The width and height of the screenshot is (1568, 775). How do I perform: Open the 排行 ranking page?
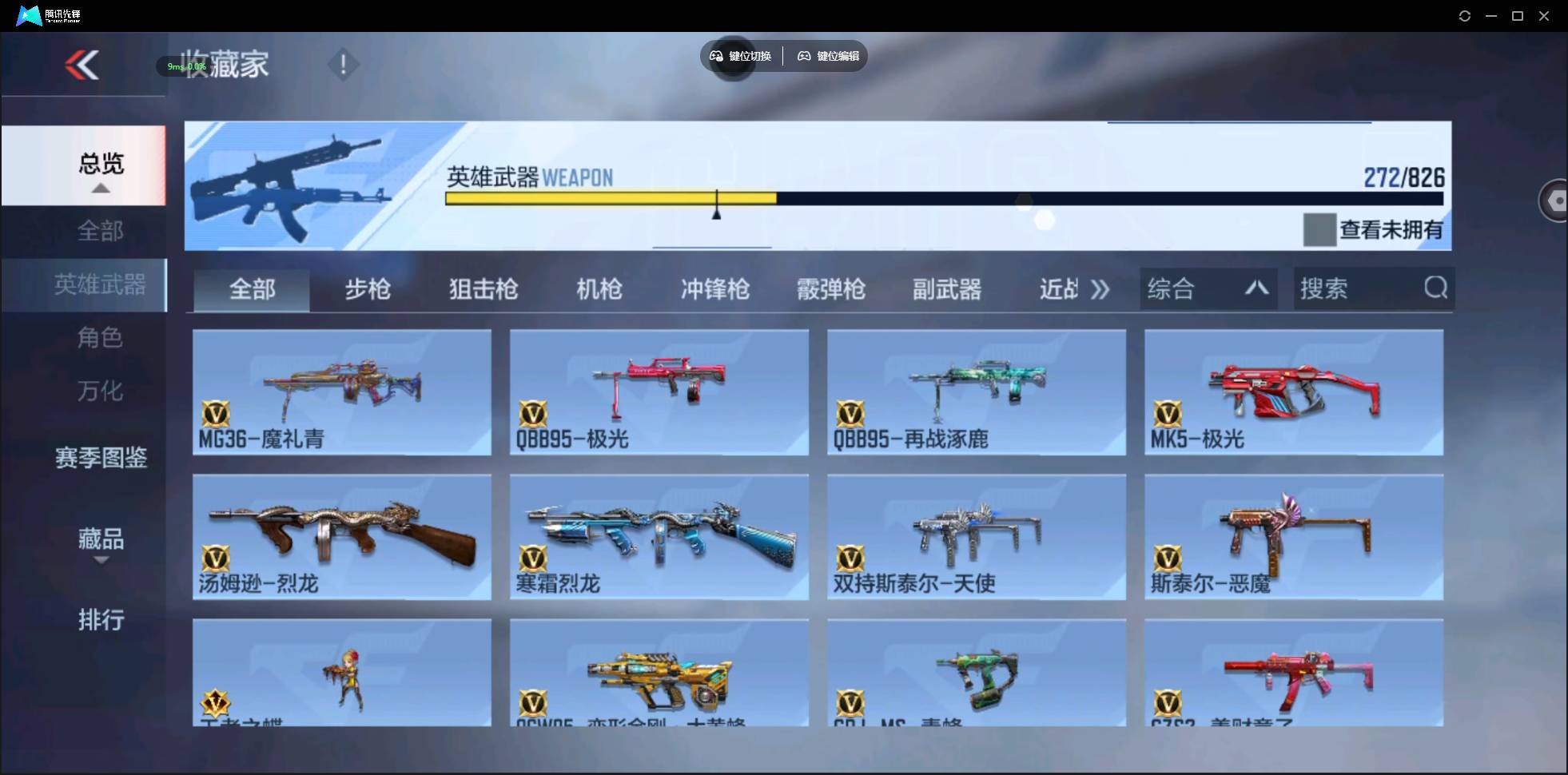tap(101, 620)
